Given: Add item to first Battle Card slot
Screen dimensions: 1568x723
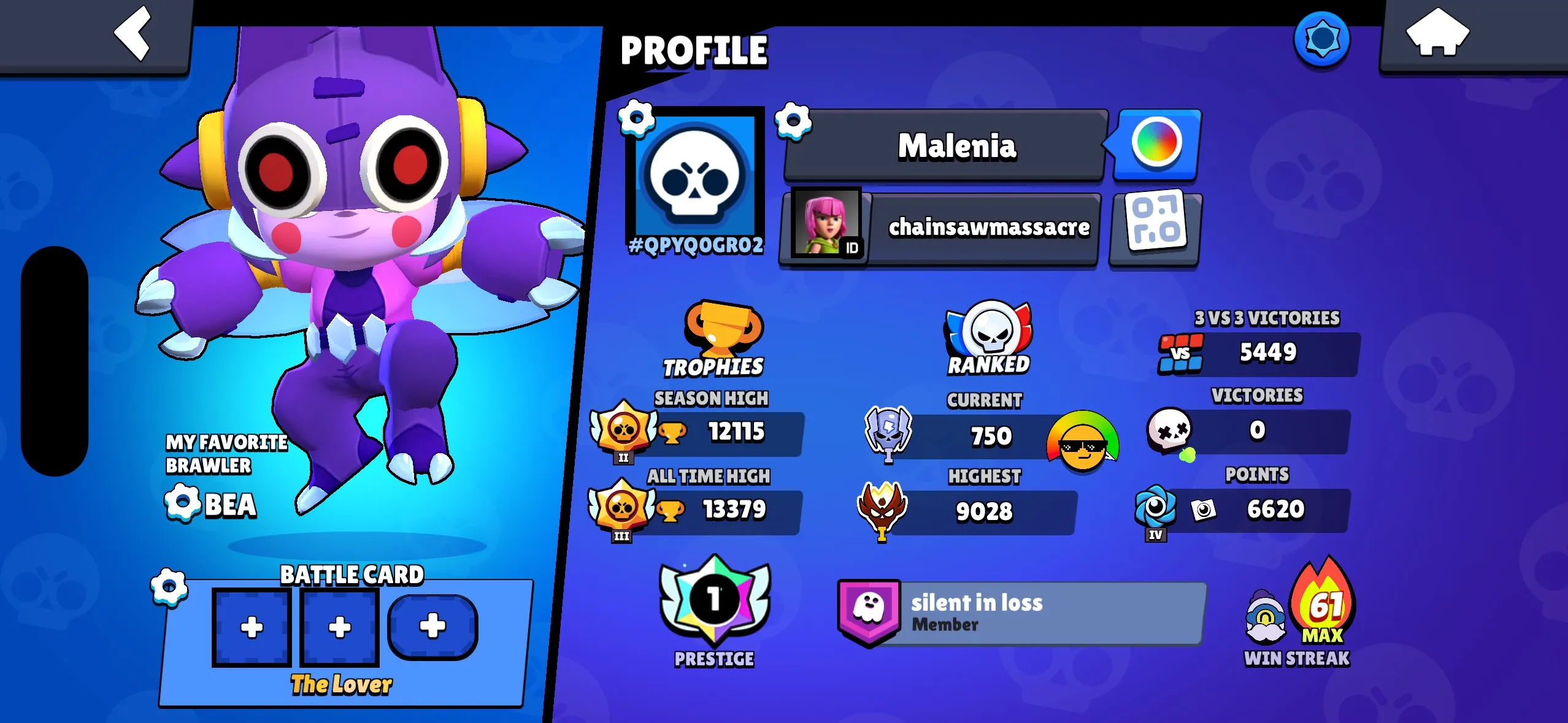Looking at the screenshot, I should (x=252, y=627).
